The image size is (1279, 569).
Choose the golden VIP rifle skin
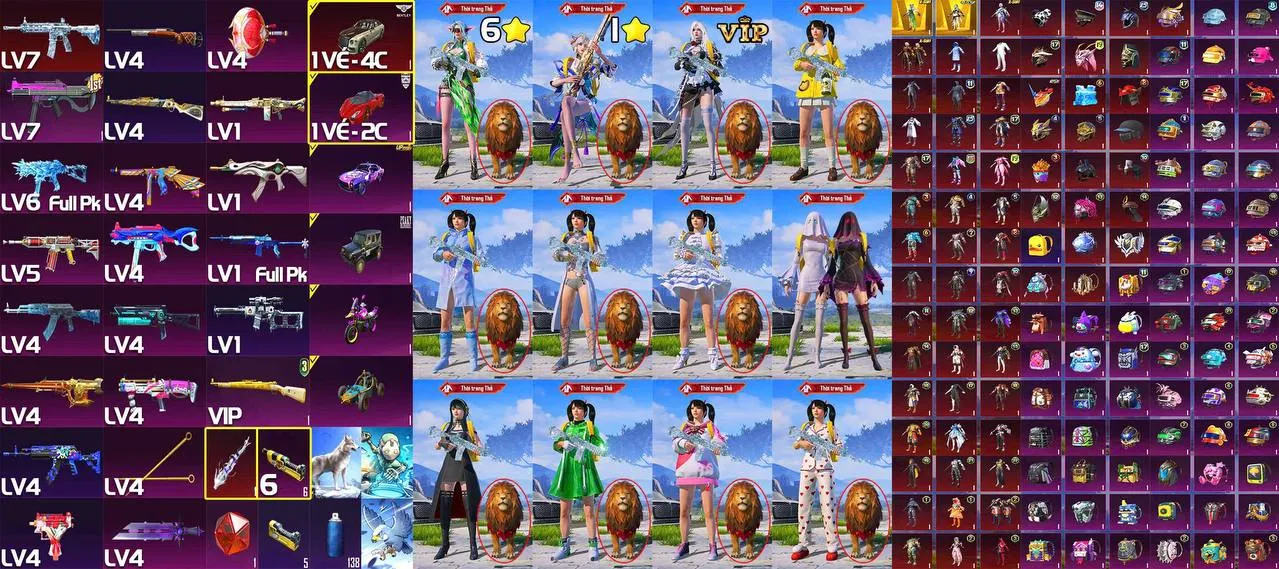click(x=257, y=391)
